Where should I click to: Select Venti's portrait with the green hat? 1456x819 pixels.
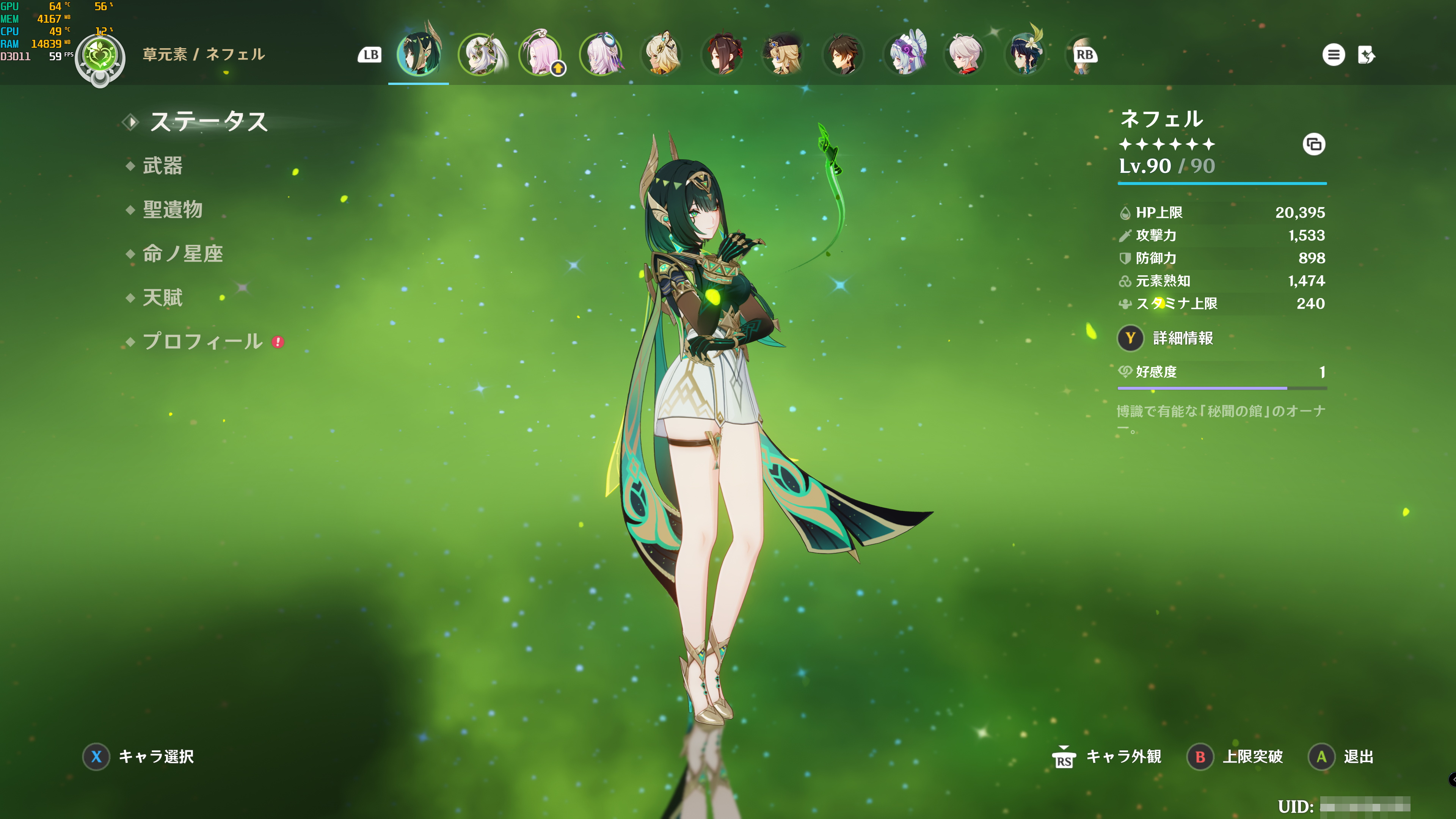(x=1025, y=55)
